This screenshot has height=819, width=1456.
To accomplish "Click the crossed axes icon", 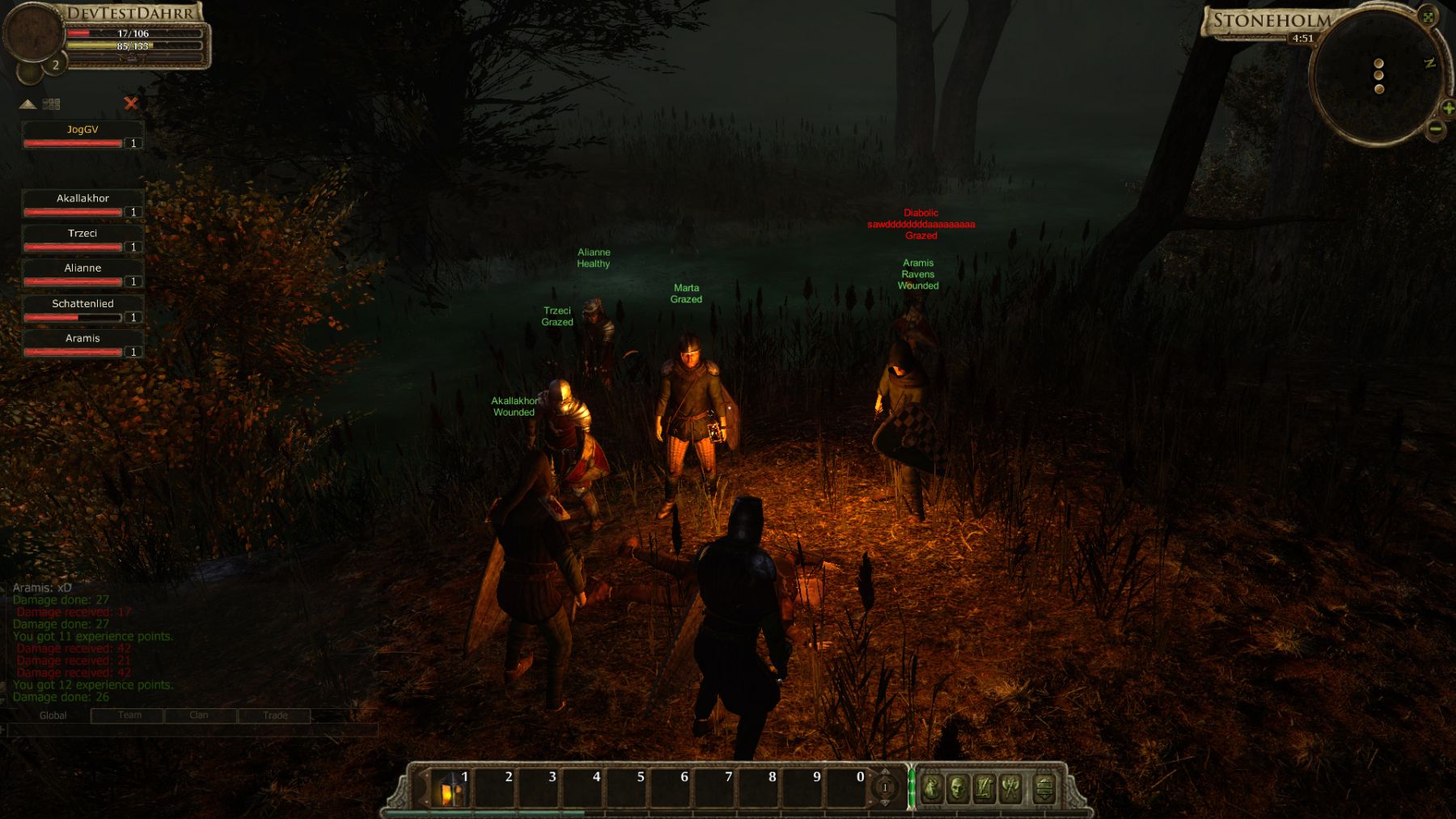I will point(1011,787).
